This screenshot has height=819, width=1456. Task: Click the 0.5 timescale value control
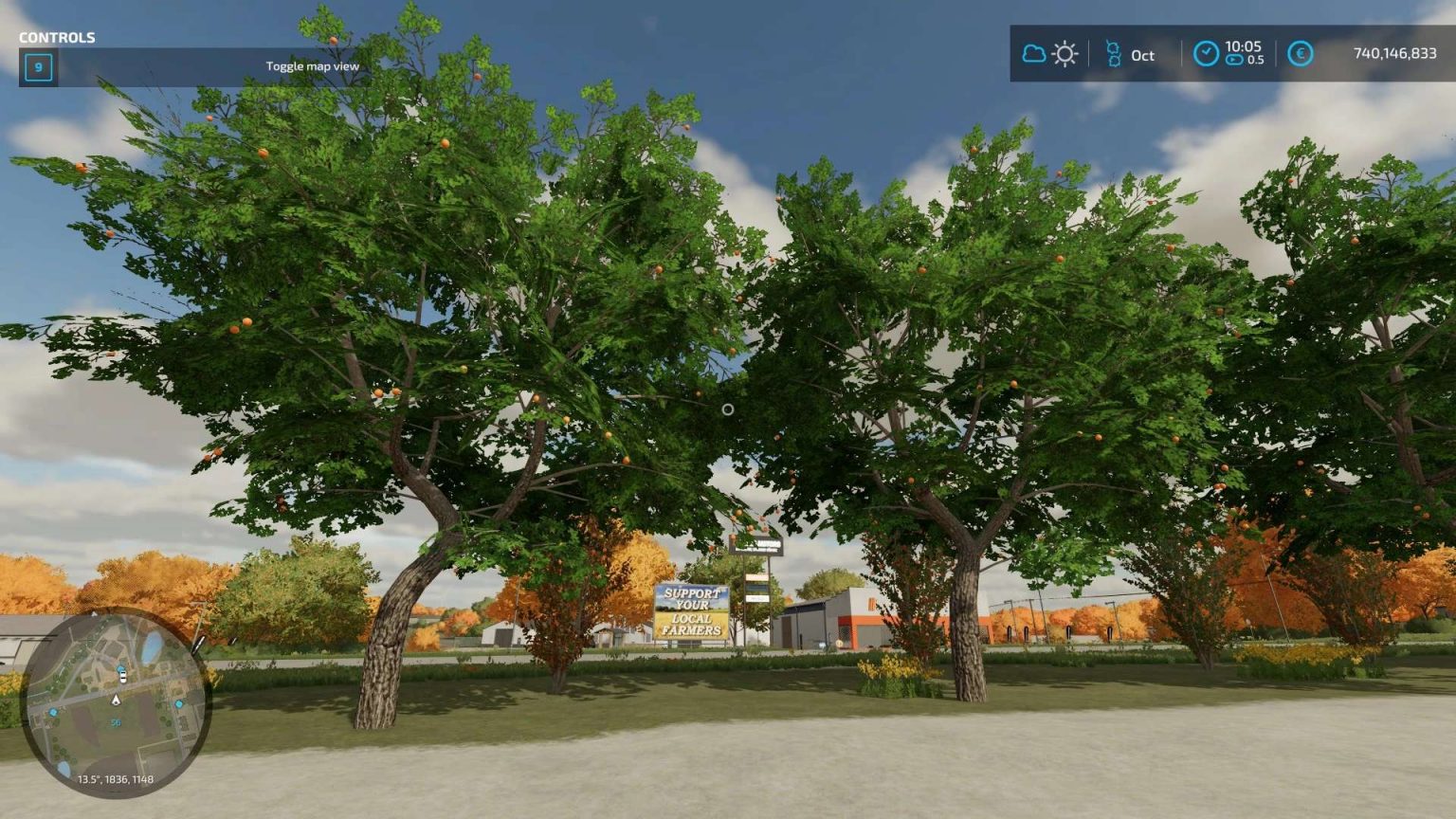pyautogui.click(x=1256, y=60)
